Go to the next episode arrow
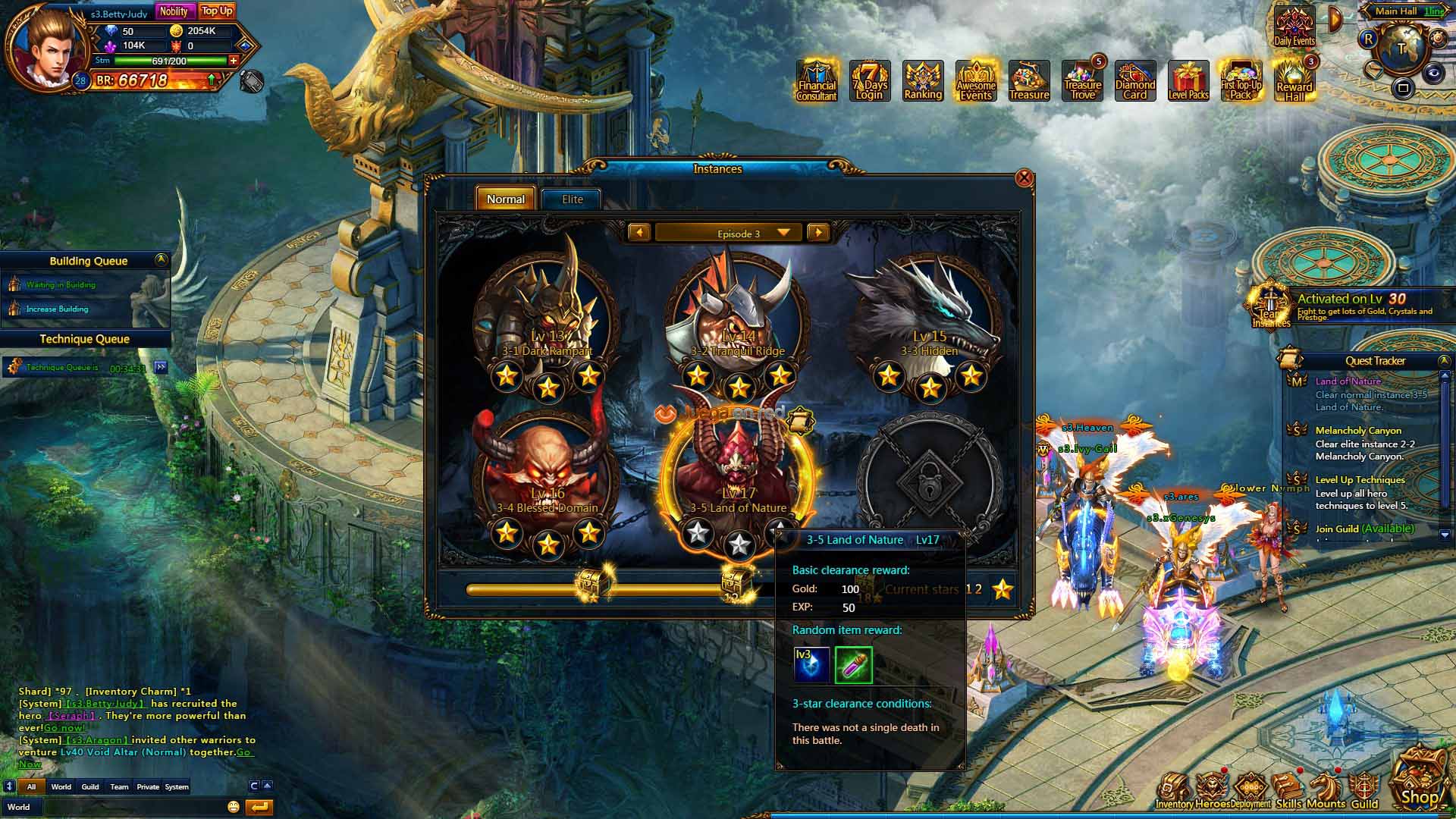This screenshot has height=819, width=1456. pyautogui.click(x=818, y=233)
